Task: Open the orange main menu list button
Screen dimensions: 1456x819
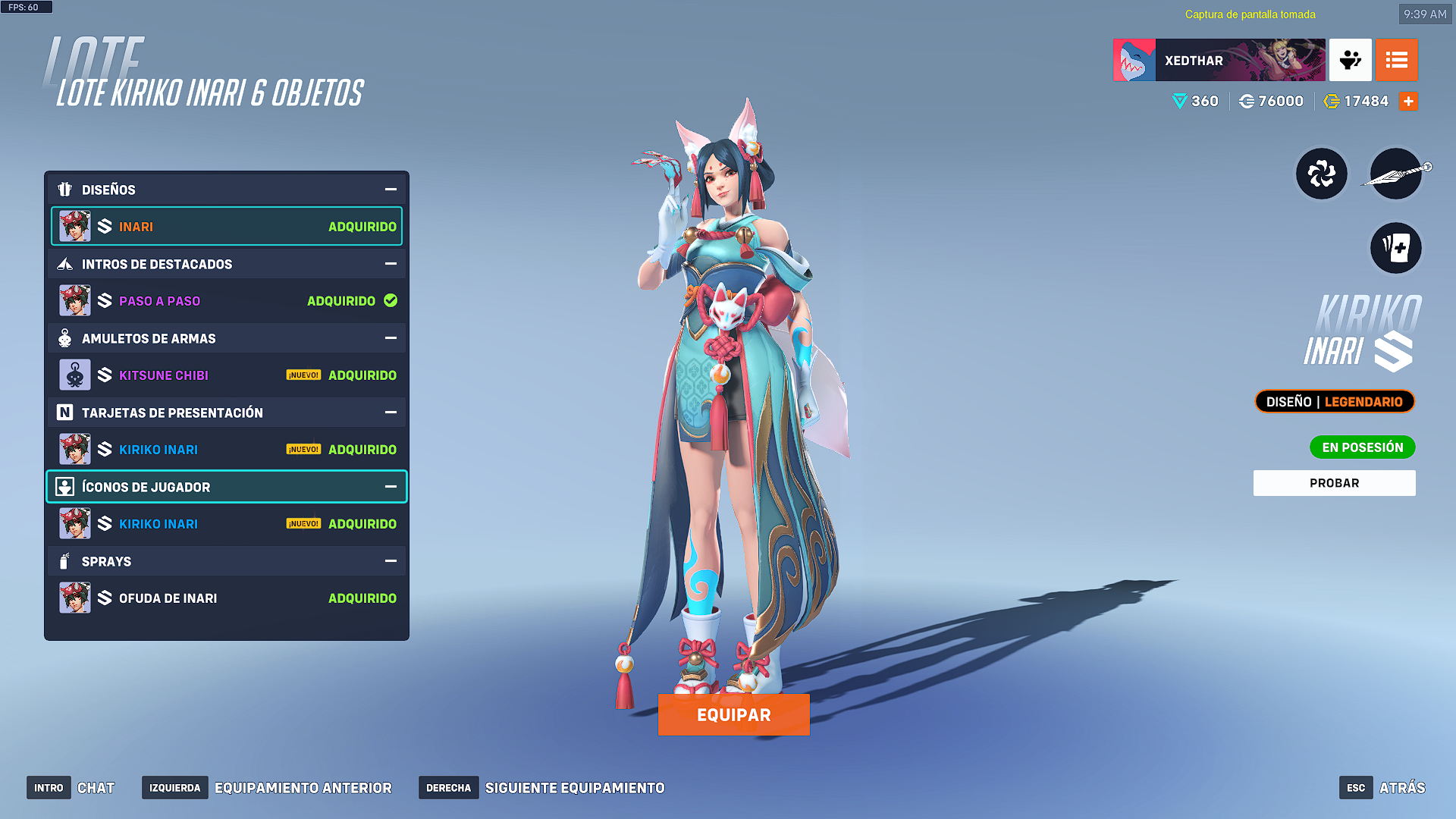Action: (1396, 60)
